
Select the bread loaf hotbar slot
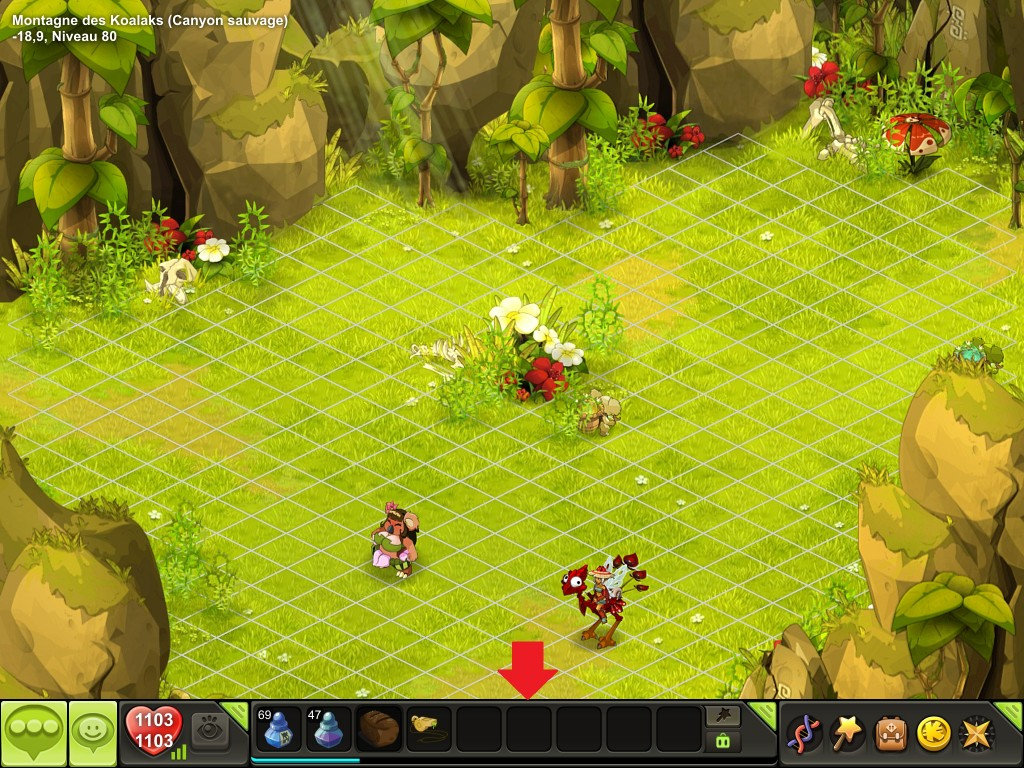(x=379, y=729)
